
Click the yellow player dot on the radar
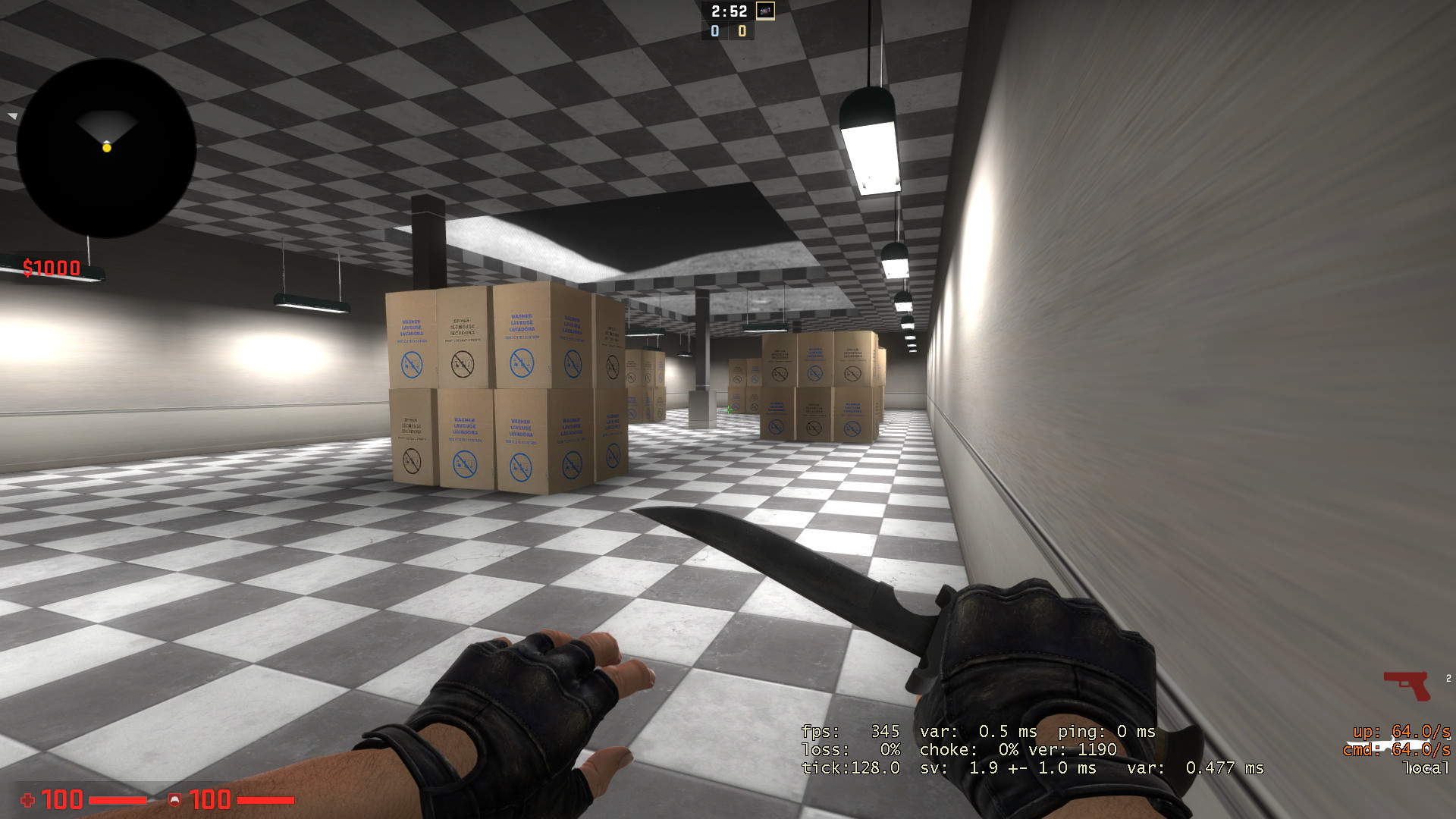(x=106, y=149)
